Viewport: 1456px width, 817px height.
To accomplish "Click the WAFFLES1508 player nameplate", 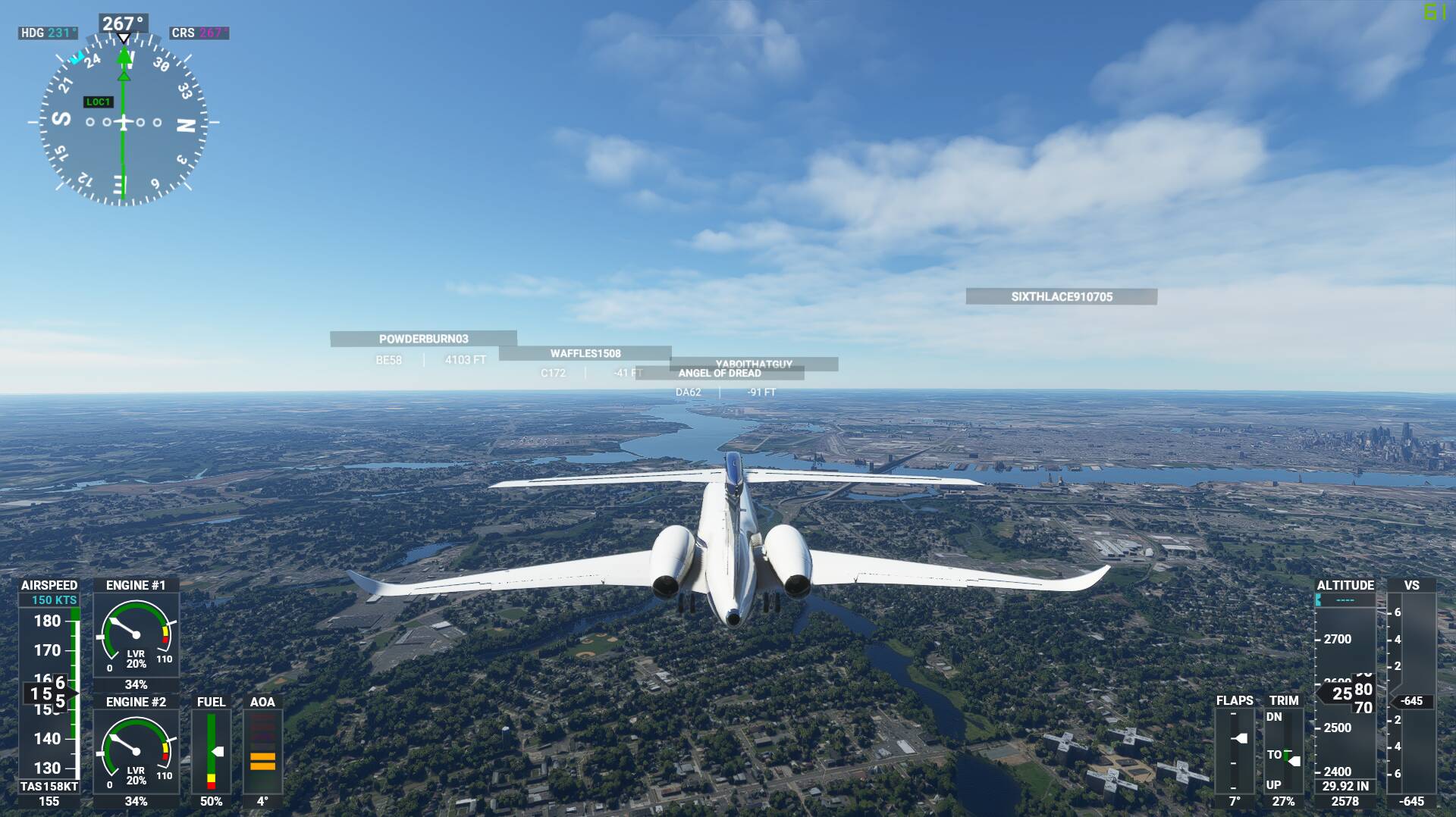I will tap(585, 353).
